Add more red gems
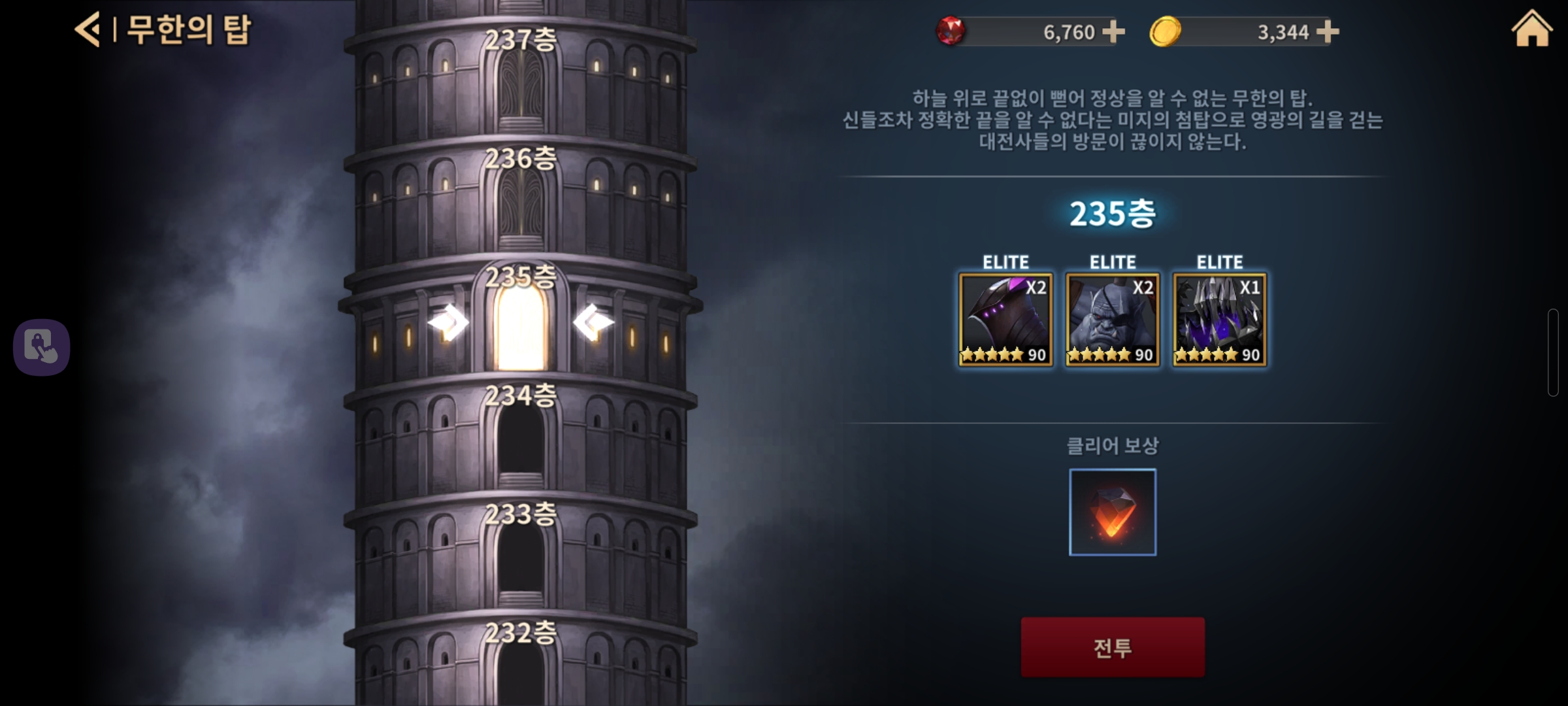 [1113, 31]
